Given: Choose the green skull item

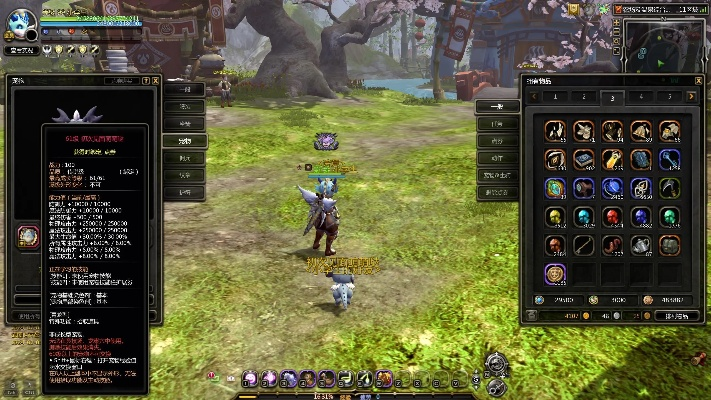Looking at the screenshot, I should tap(669, 216).
